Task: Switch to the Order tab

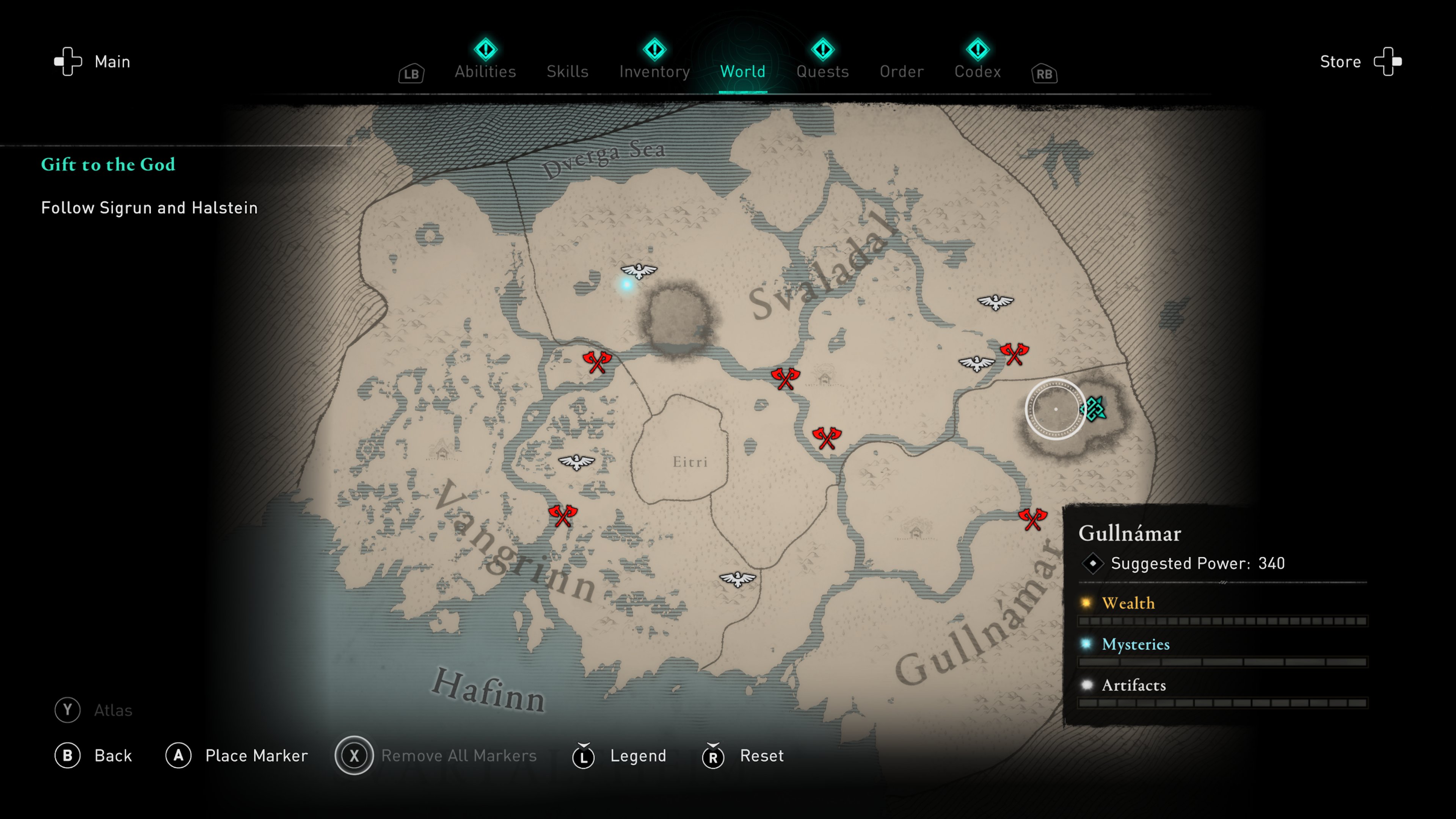Action: [x=902, y=71]
